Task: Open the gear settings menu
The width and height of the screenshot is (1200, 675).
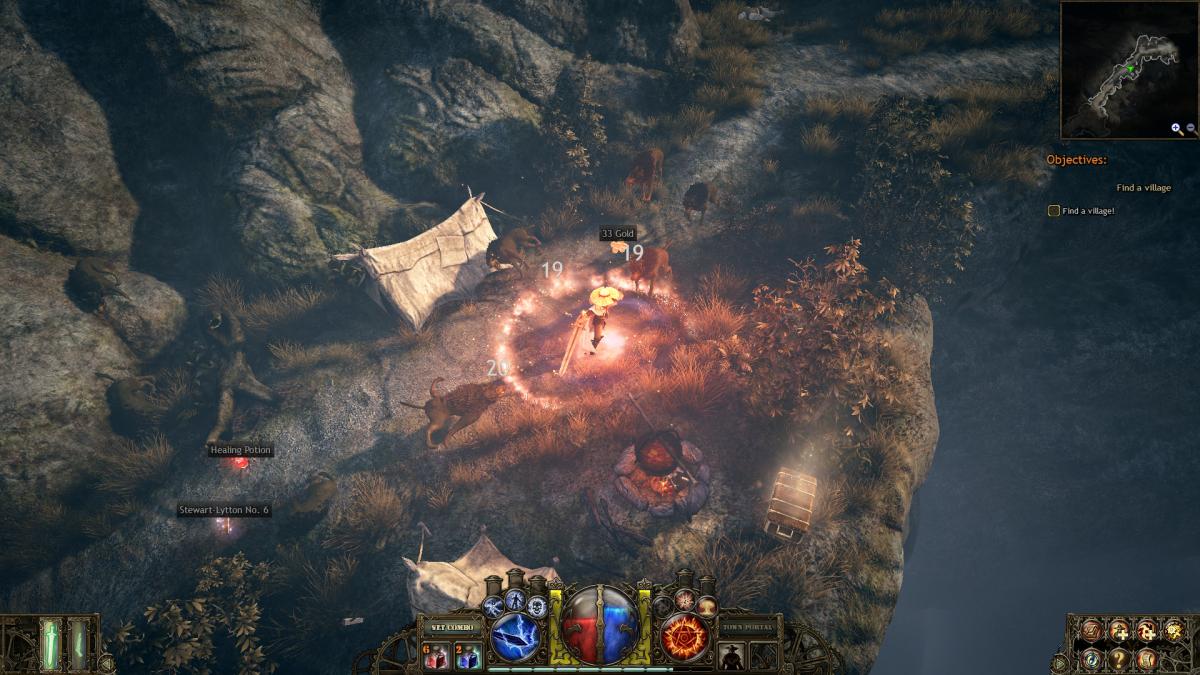Action: [1174, 631]
